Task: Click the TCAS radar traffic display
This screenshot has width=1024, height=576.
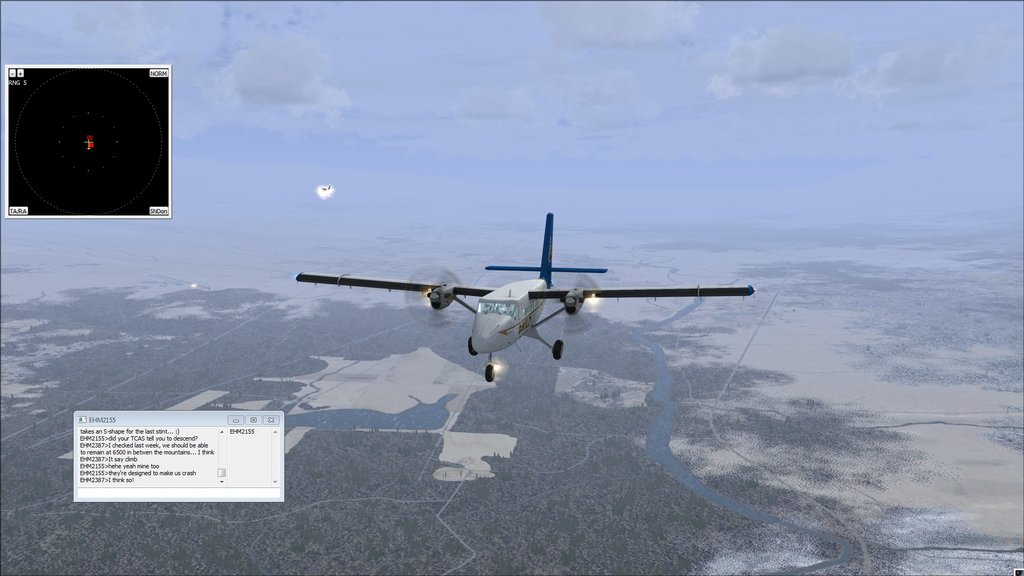Action: point(88,142)
